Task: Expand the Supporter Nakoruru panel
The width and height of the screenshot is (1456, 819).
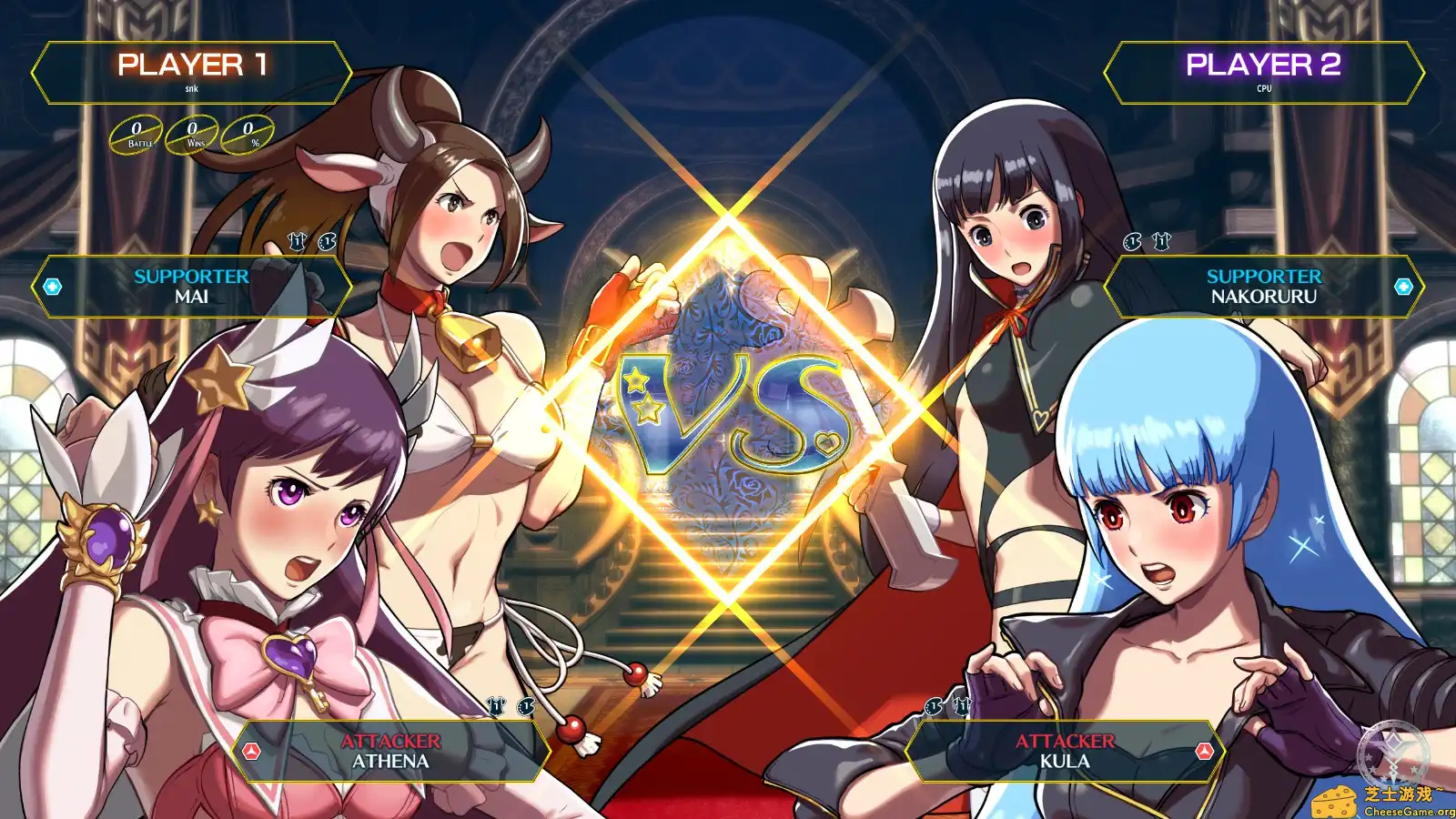Action: pos(1264,285)
